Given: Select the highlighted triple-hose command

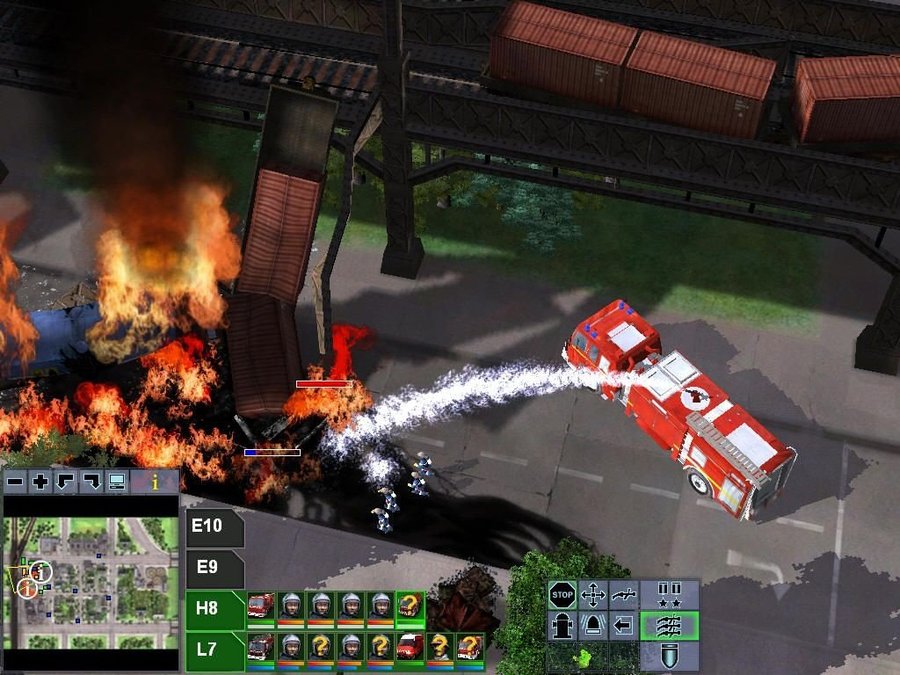Looking at the screenshot, I should coord(668,627).
